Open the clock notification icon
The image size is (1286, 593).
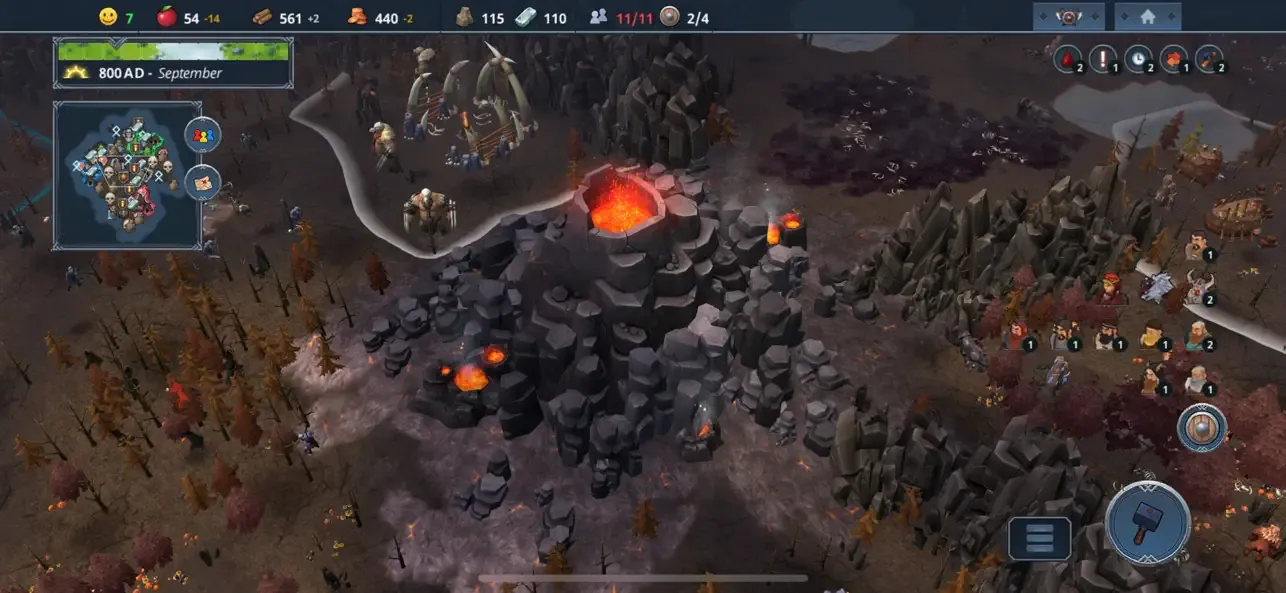click(x=1138, y=59)
